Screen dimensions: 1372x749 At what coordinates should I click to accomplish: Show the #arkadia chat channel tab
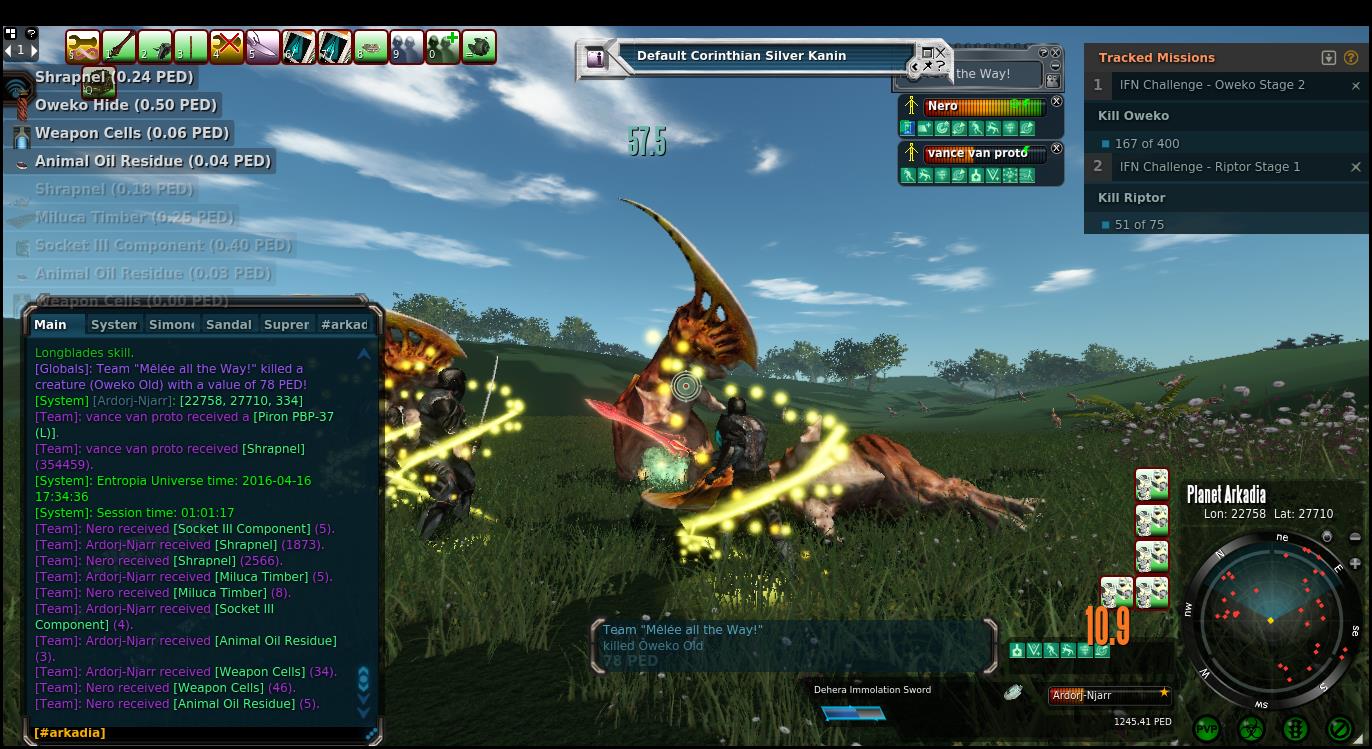pyautogui.click(x=344, y=324)
